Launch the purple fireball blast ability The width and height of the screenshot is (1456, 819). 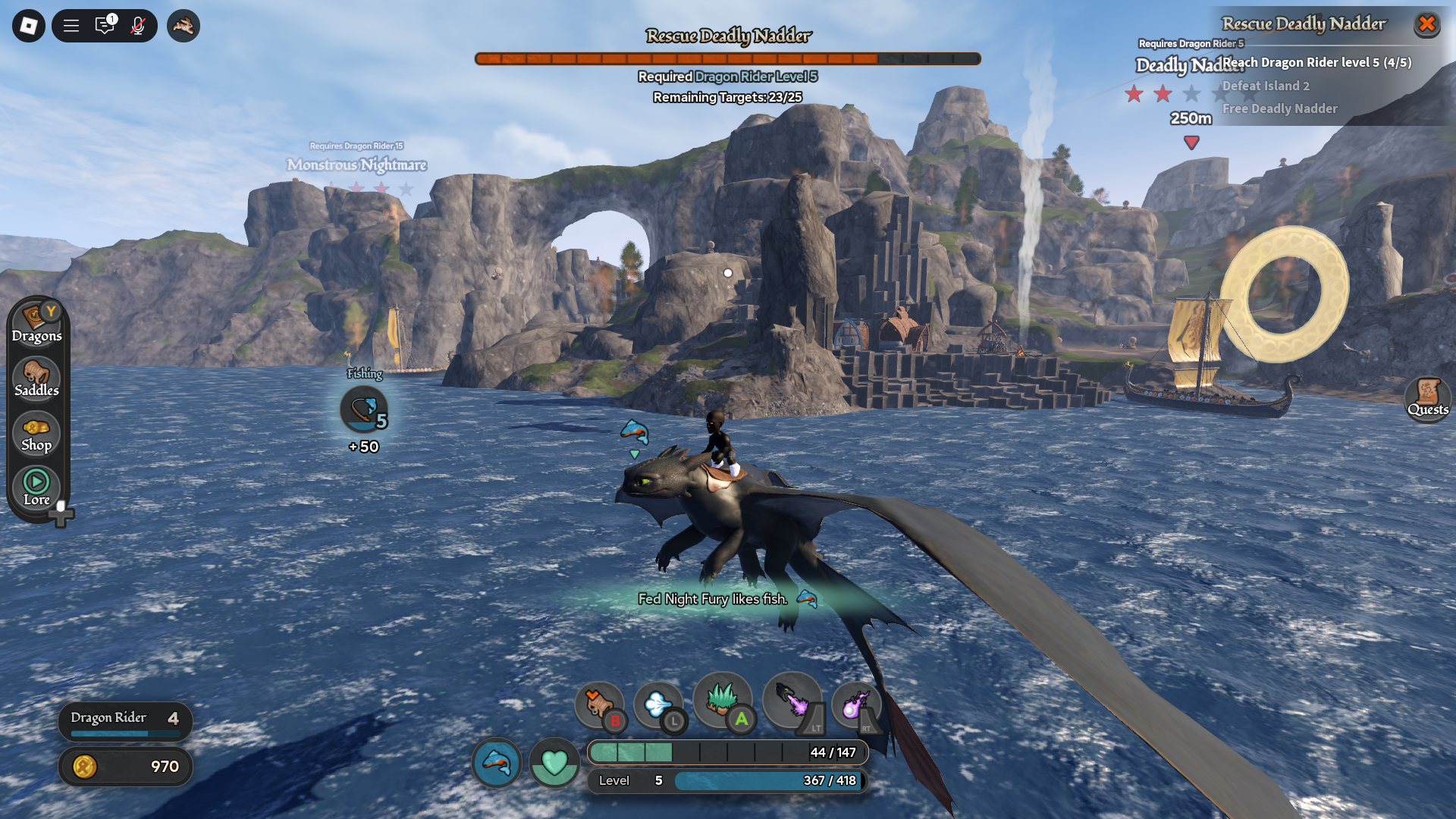tap(856, 705)
